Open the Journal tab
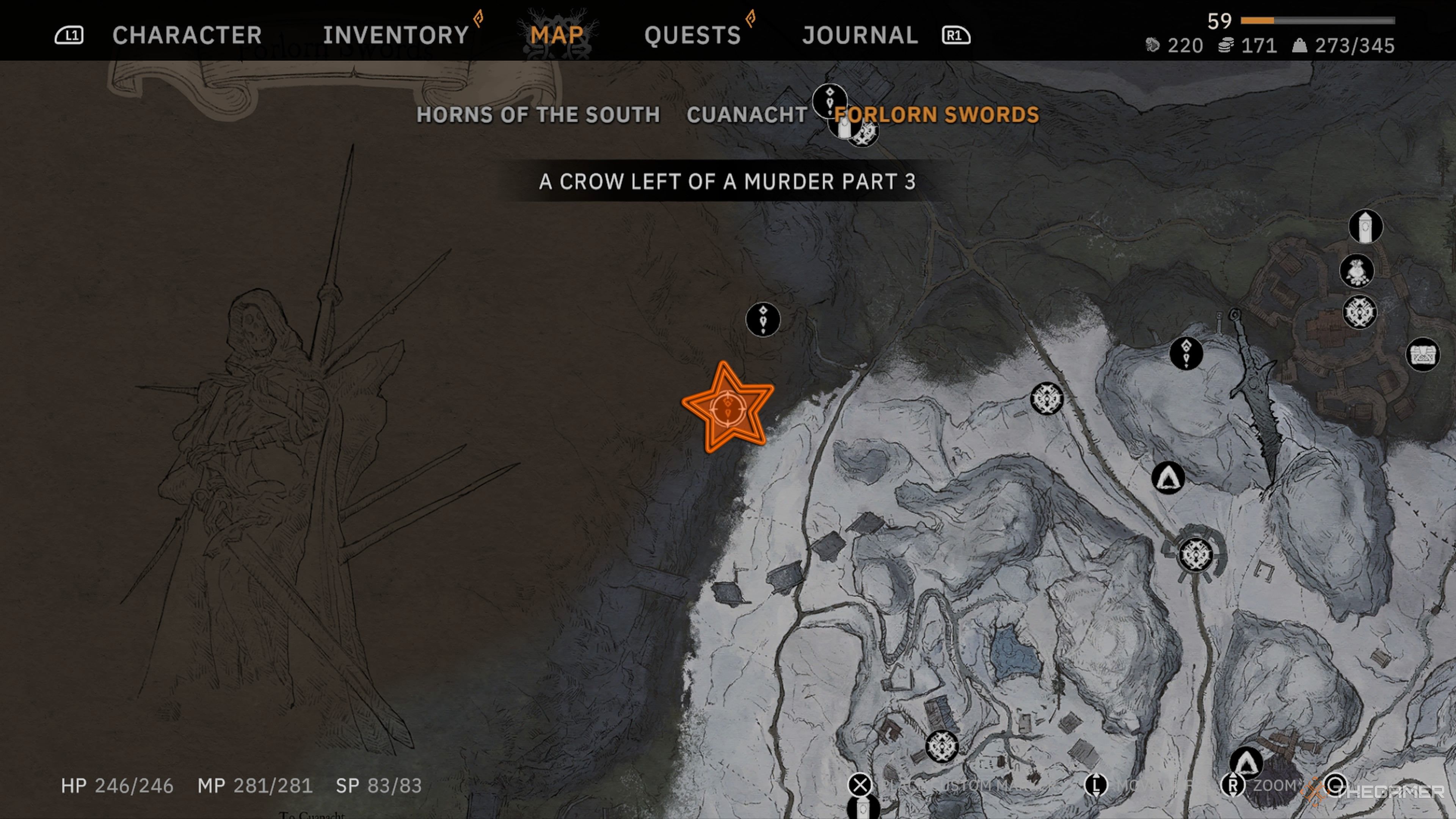Image resolution: width=1456 pixels, height=819 pixels. [860, 35]
